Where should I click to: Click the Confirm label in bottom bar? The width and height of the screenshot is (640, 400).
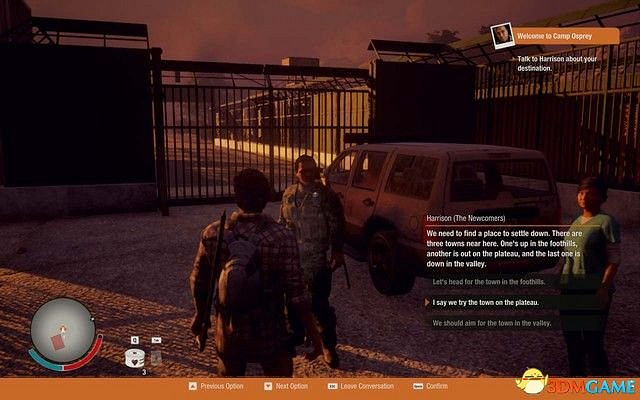tap(437, 386)
